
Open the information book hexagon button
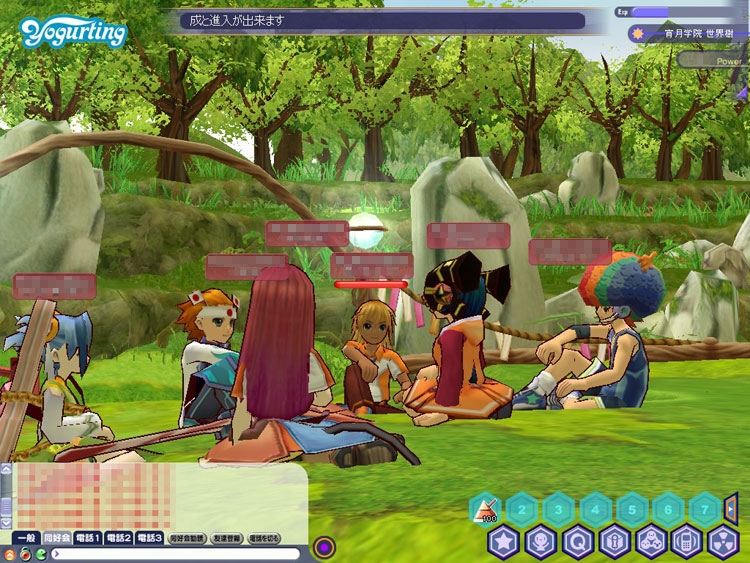coord(614,542)
